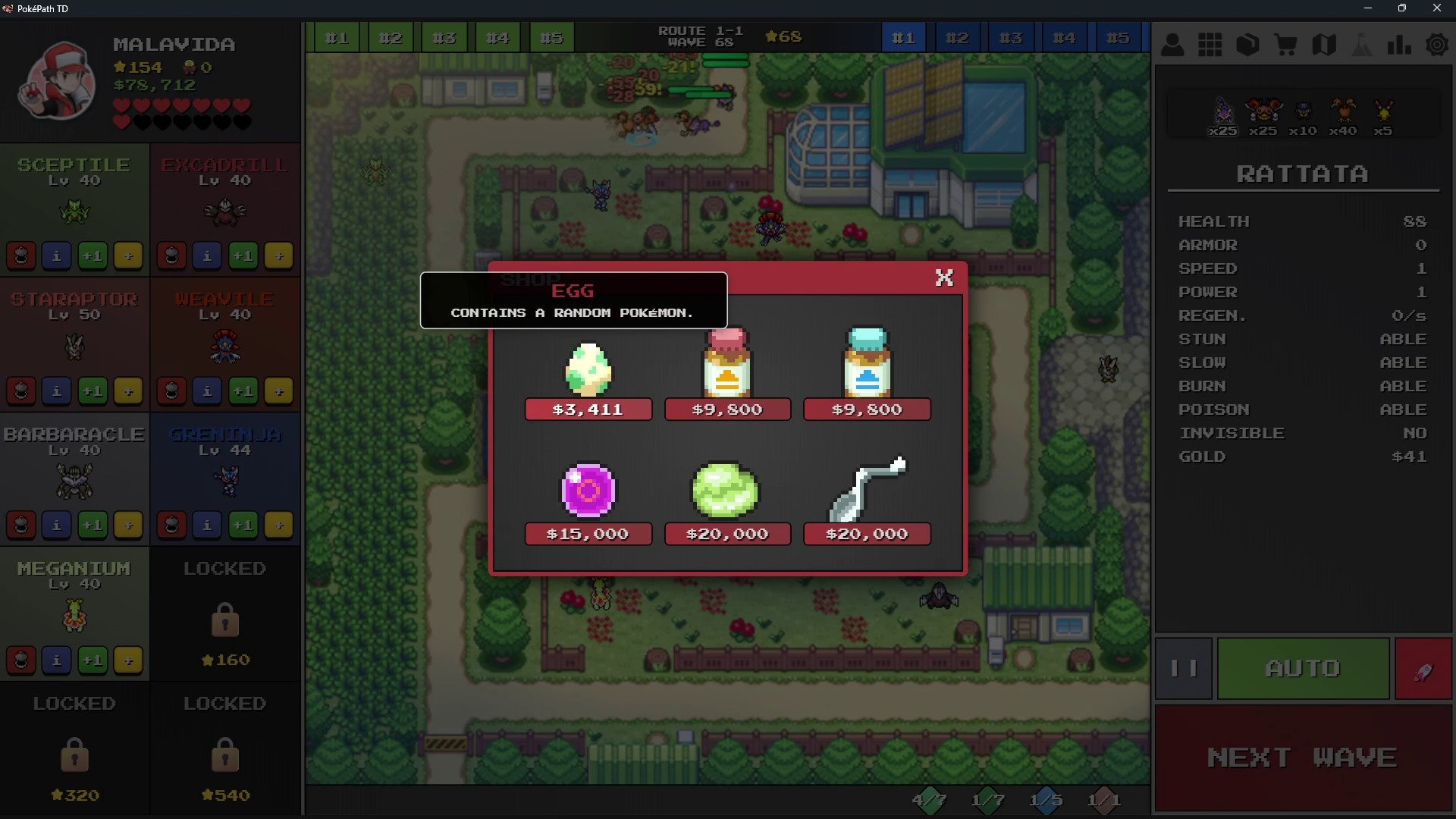Viewport: 1456px width, 819px height.
Task: Buy the egg for $3,411
Action: 588,409
